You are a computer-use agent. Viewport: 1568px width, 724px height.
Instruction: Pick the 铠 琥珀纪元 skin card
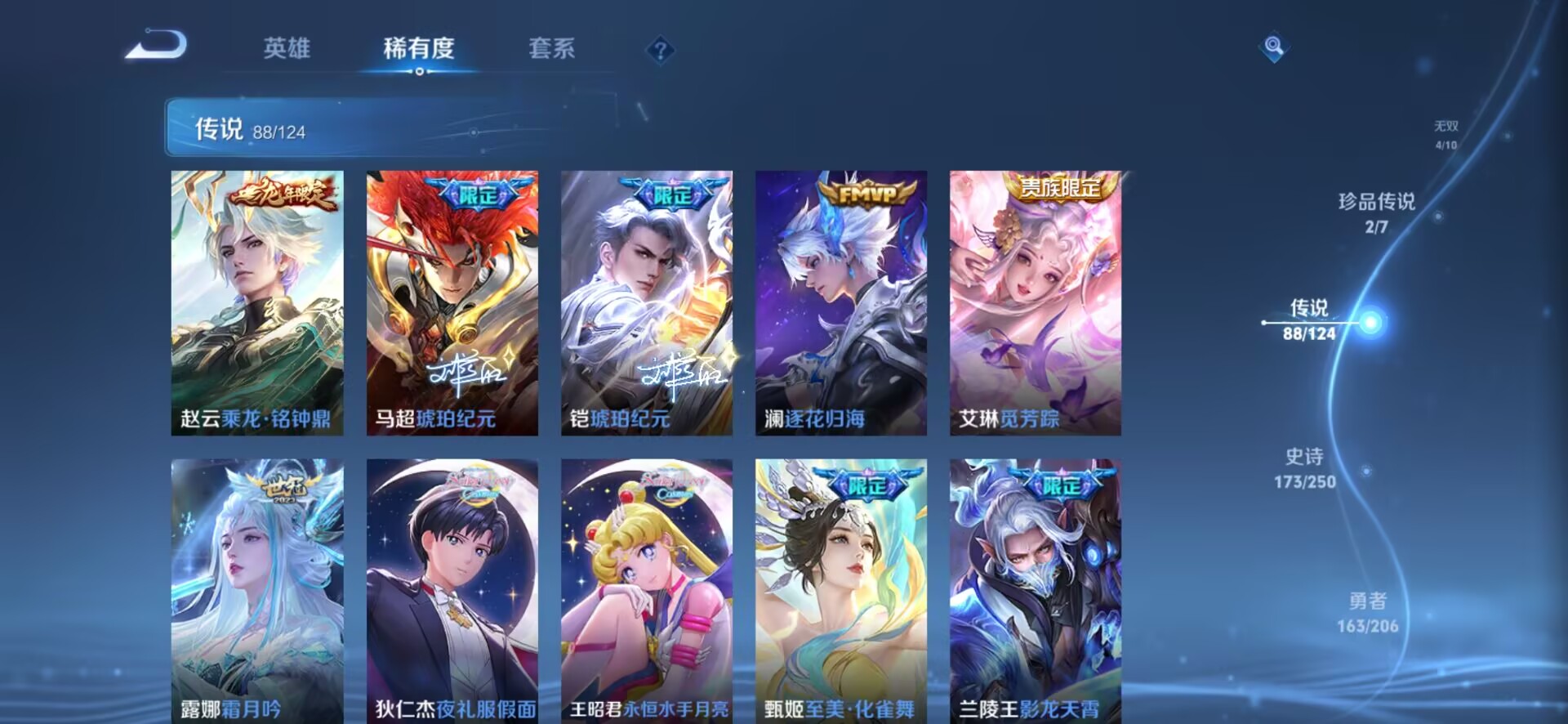click(x=646, y=302)
